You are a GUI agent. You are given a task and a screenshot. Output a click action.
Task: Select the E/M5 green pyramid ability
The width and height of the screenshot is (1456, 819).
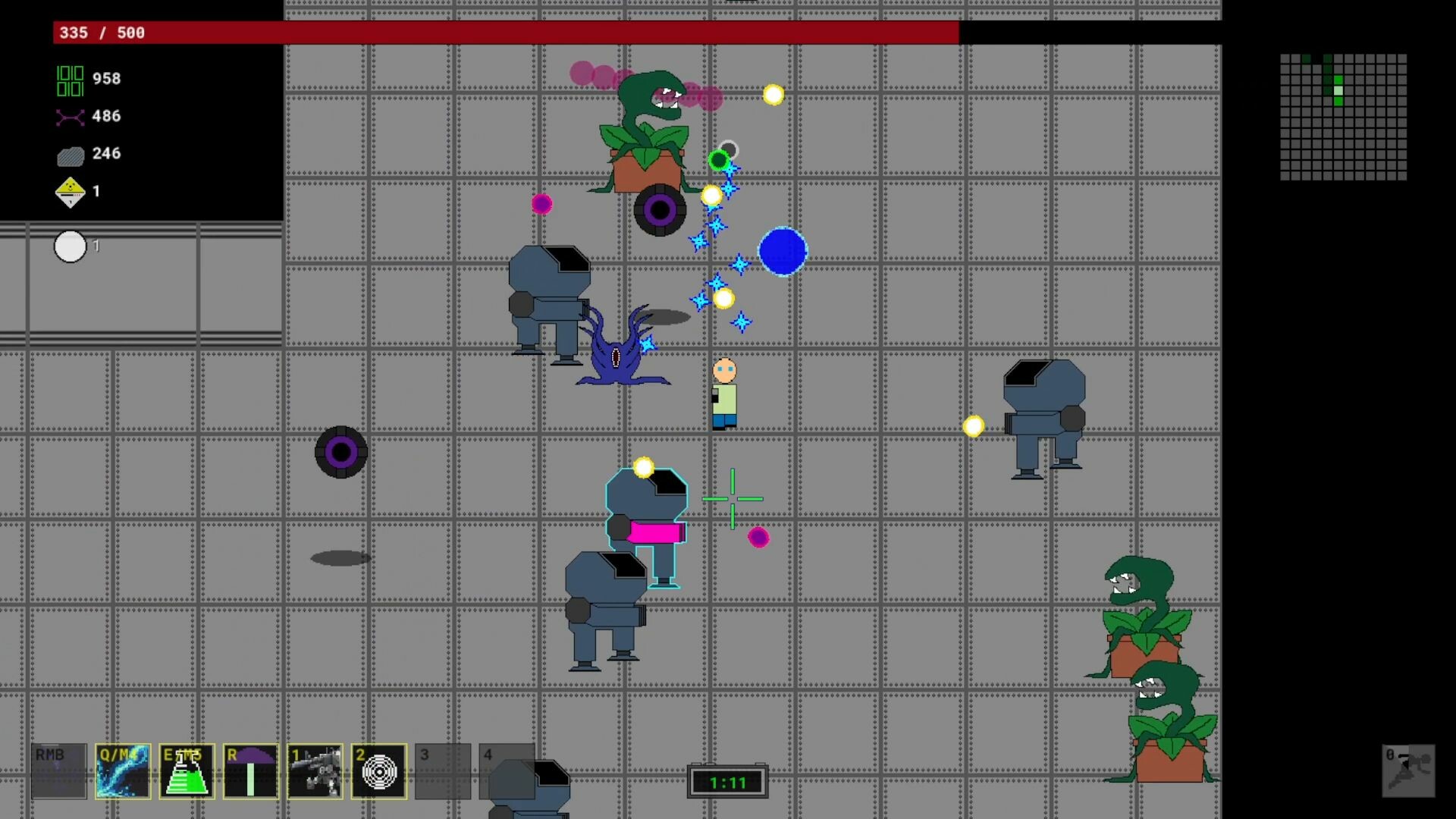(x=186, y=771)
